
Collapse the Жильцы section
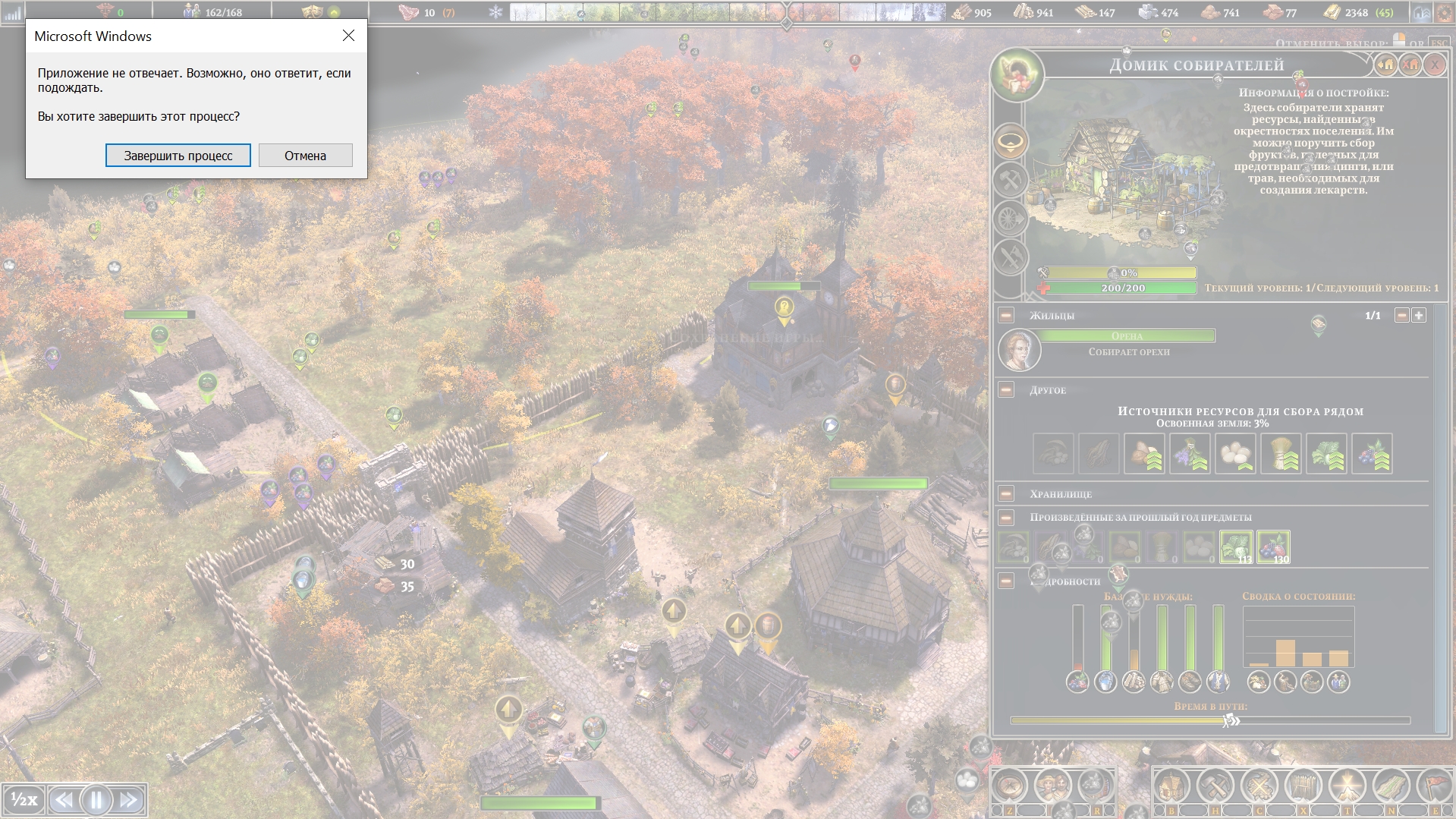point(1006,315)
